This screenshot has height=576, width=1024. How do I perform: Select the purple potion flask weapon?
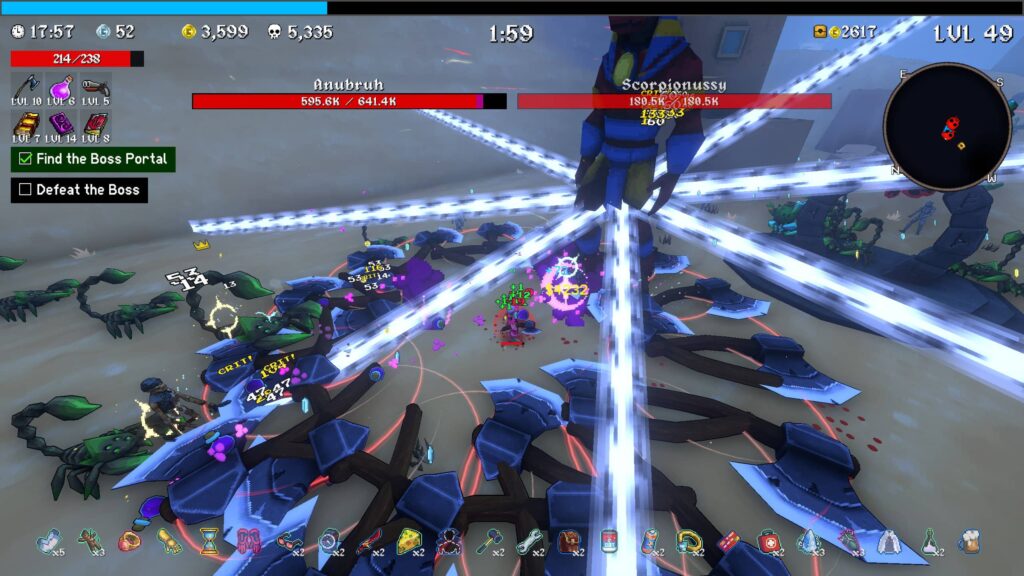point(60,87)
